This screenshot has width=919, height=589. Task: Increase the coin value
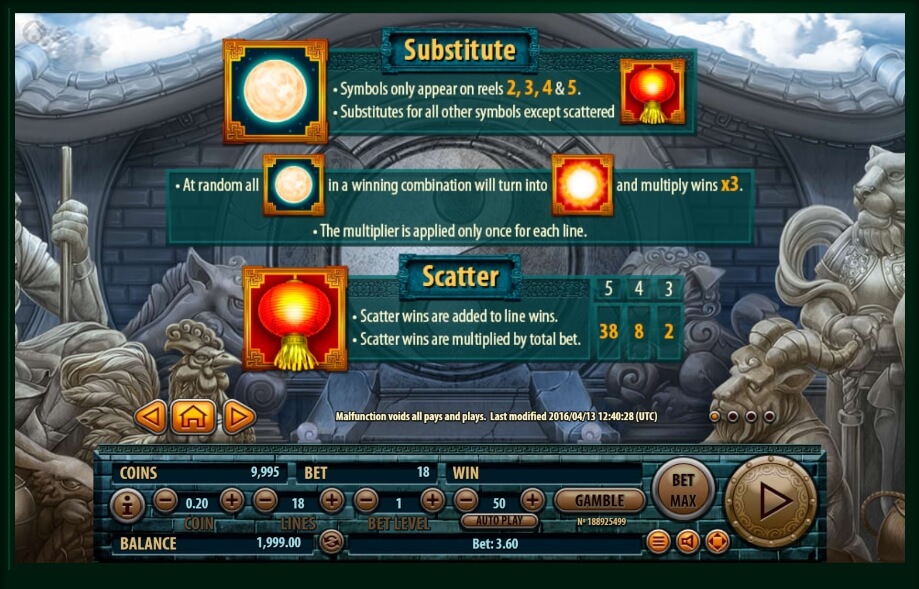point(232,500)
